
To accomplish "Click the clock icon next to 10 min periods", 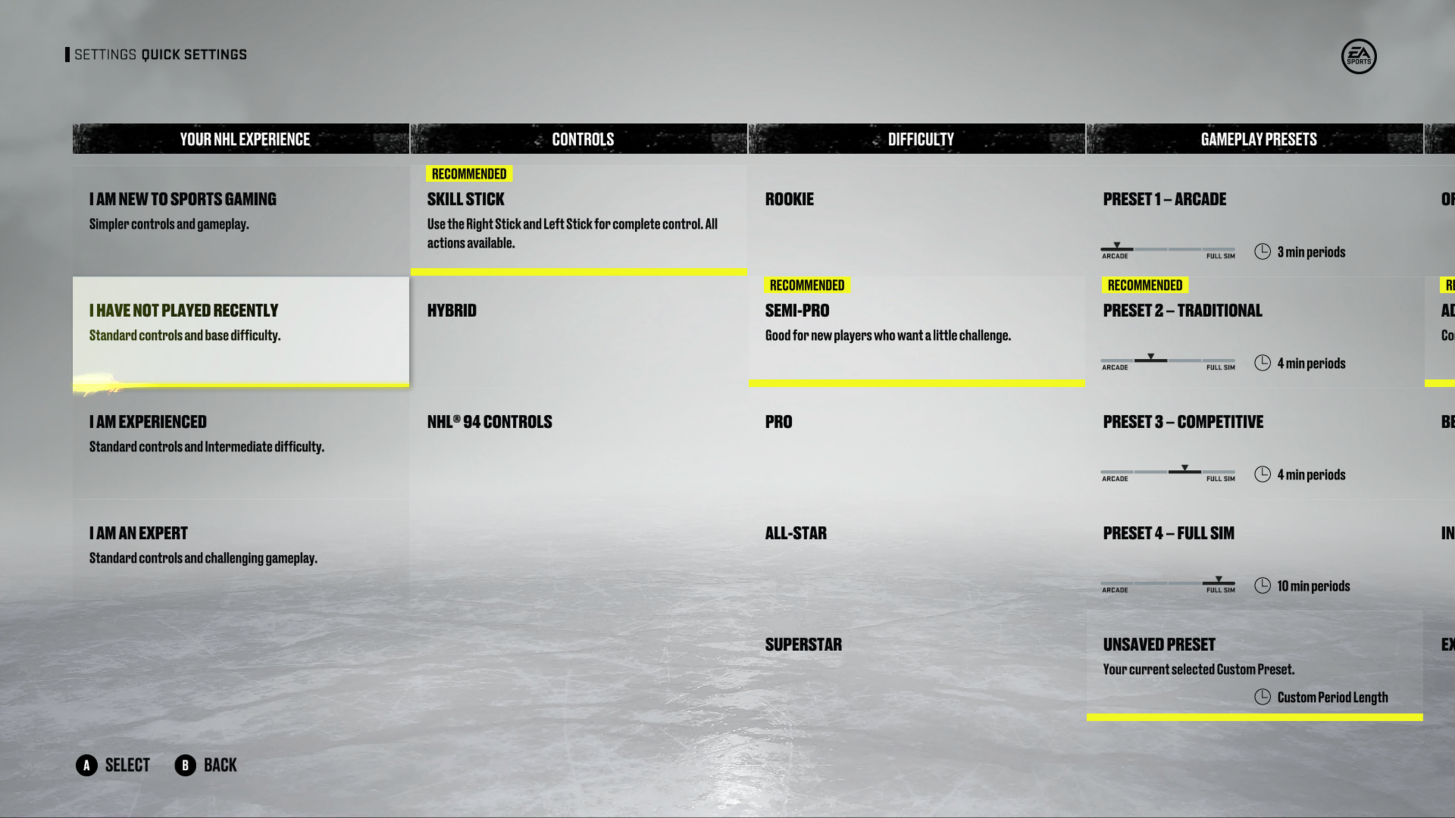I will tap(1261, 585).
